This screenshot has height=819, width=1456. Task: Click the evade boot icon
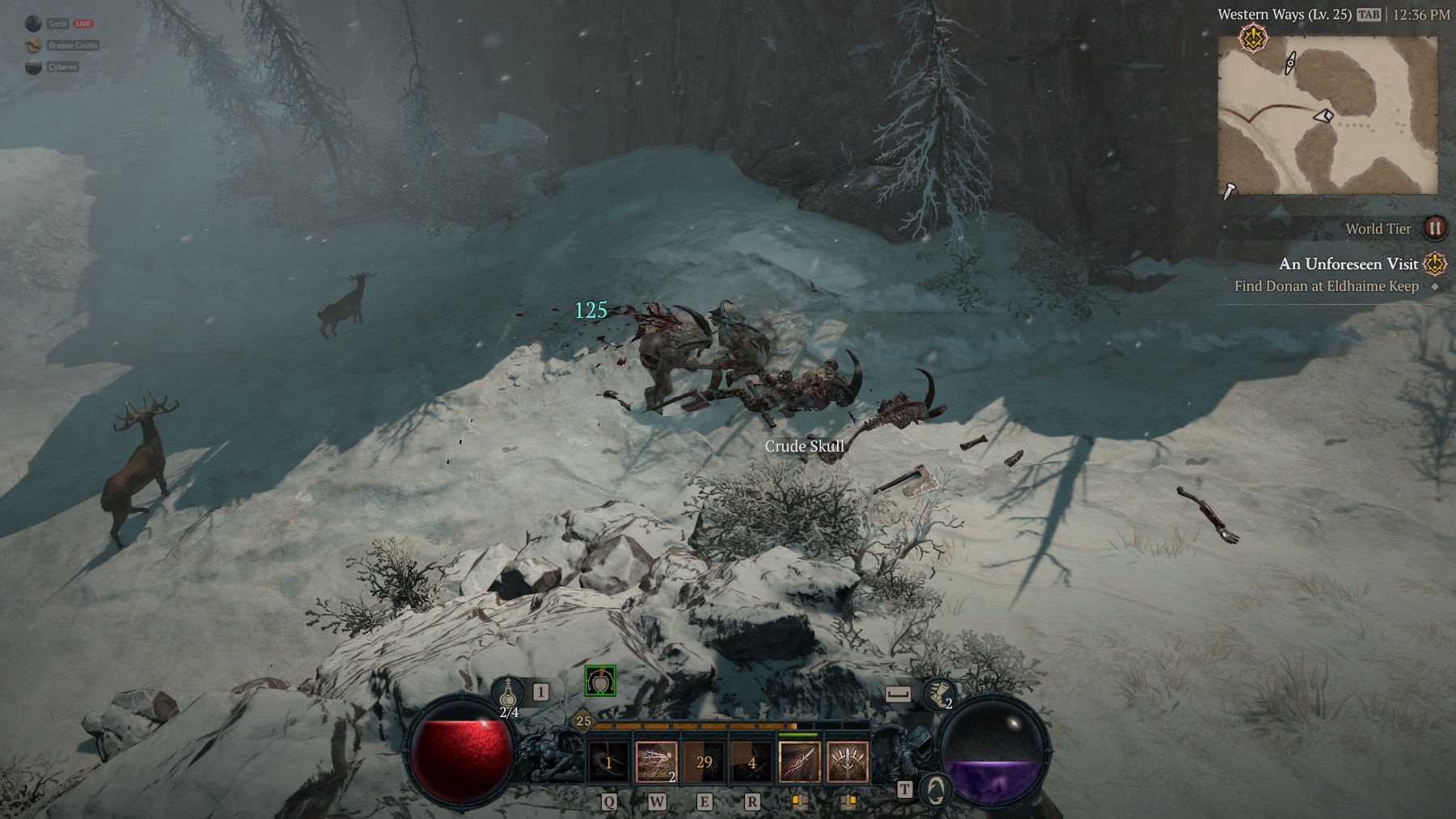[938, 694]
